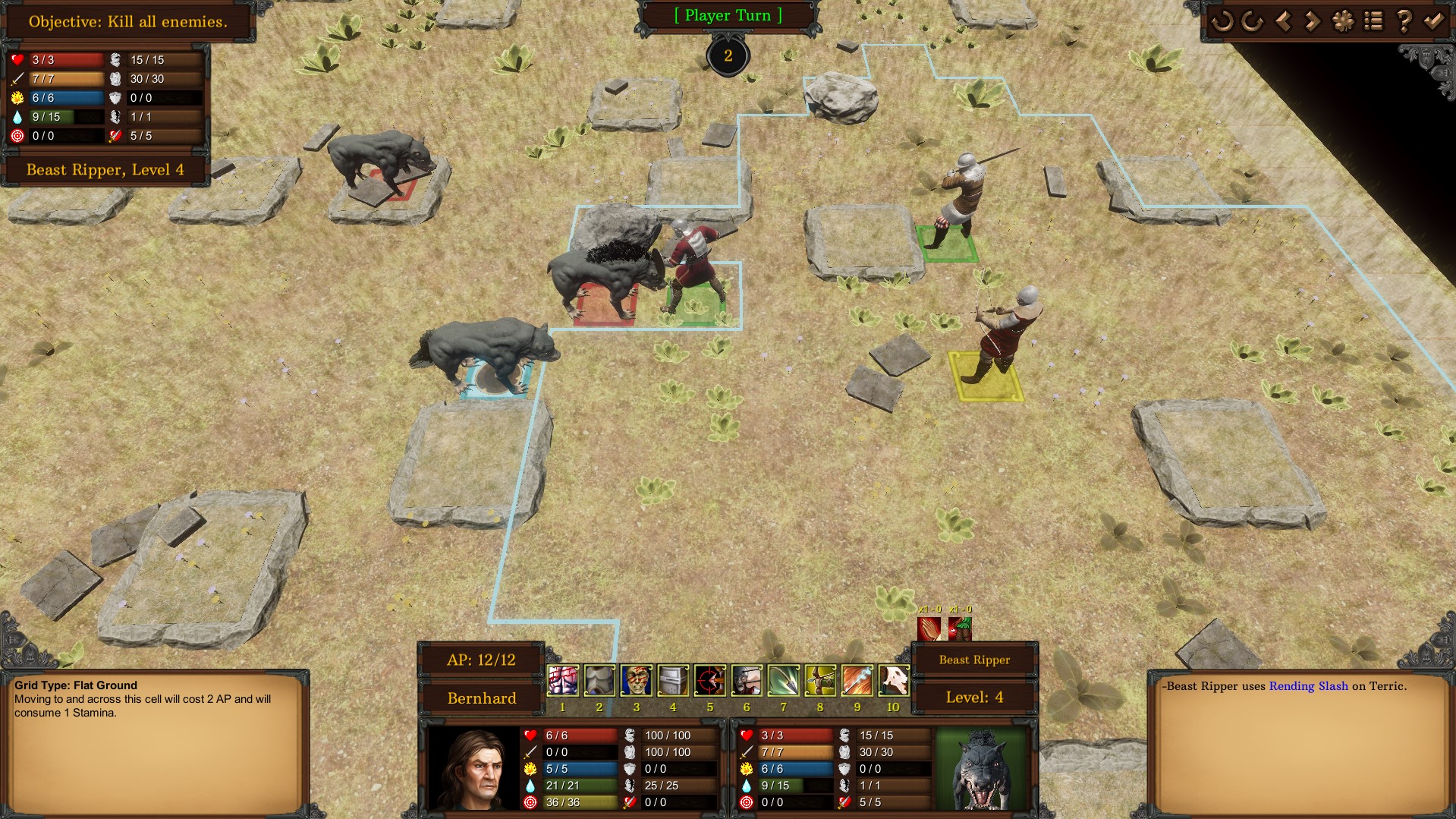Select the armor ability in slot 2

pyautogui.click(x=599, y=681)
